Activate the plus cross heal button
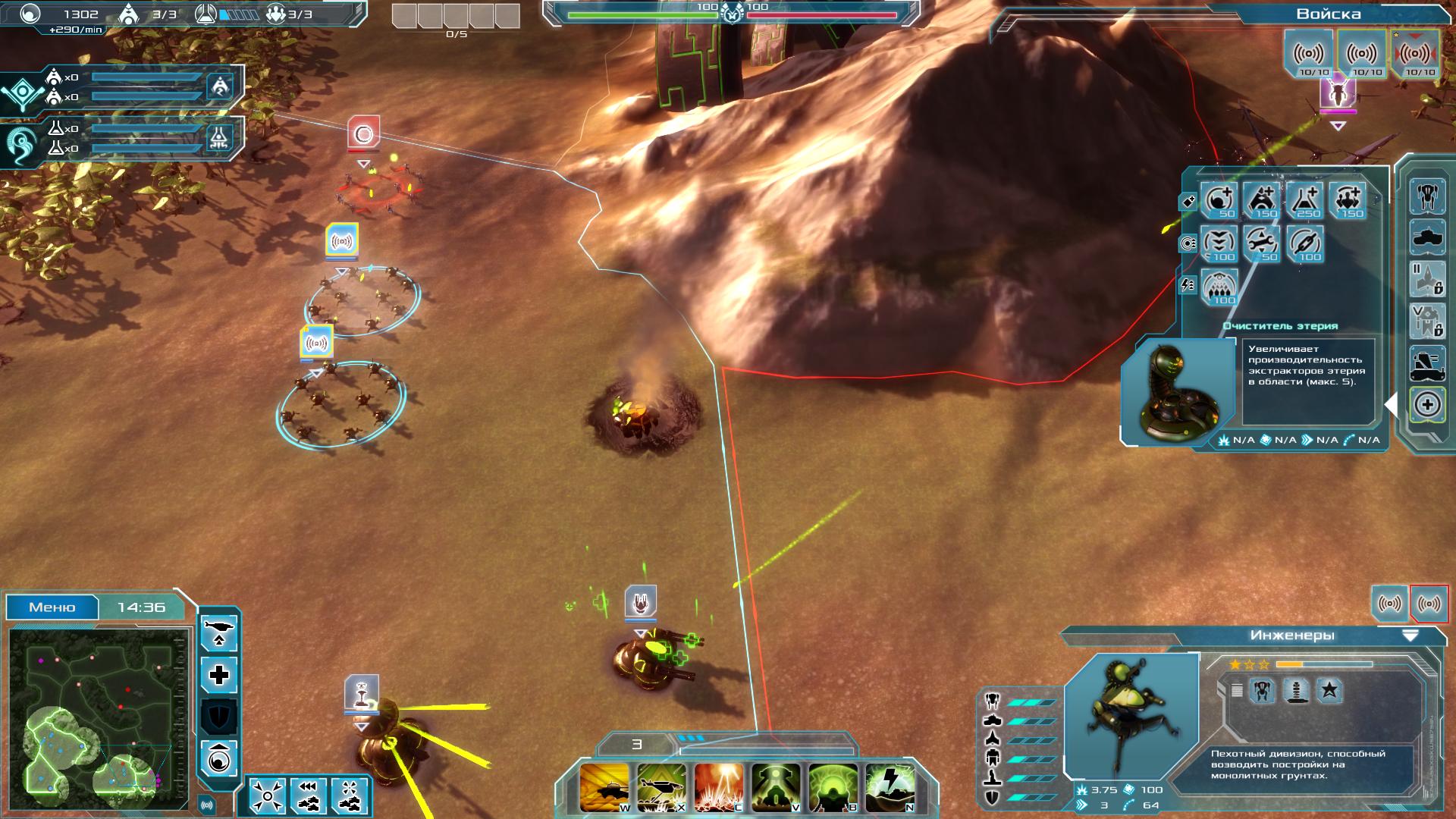Image resolution: width=1456 pixels, height=819 pixels. click(x=219, y=674)
